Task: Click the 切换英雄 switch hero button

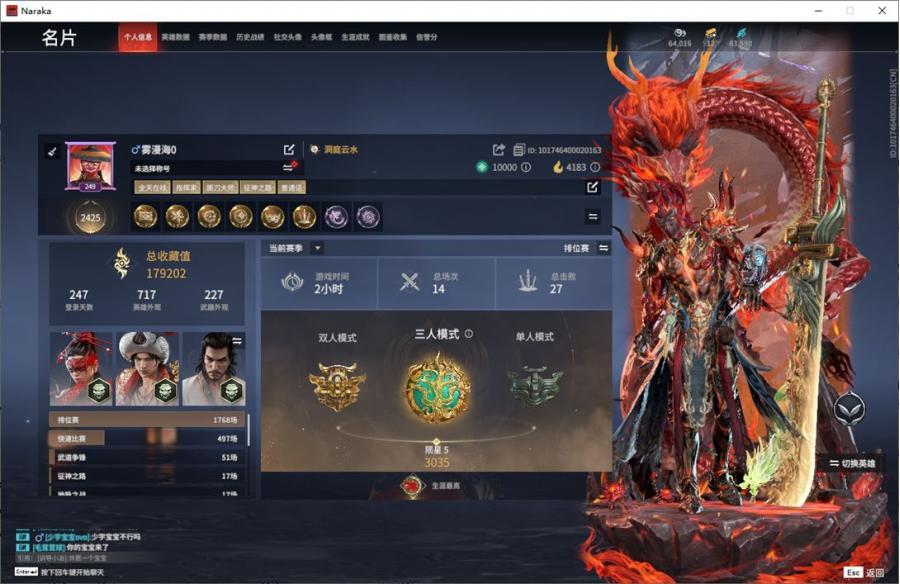Action: [x=852, y=463]
